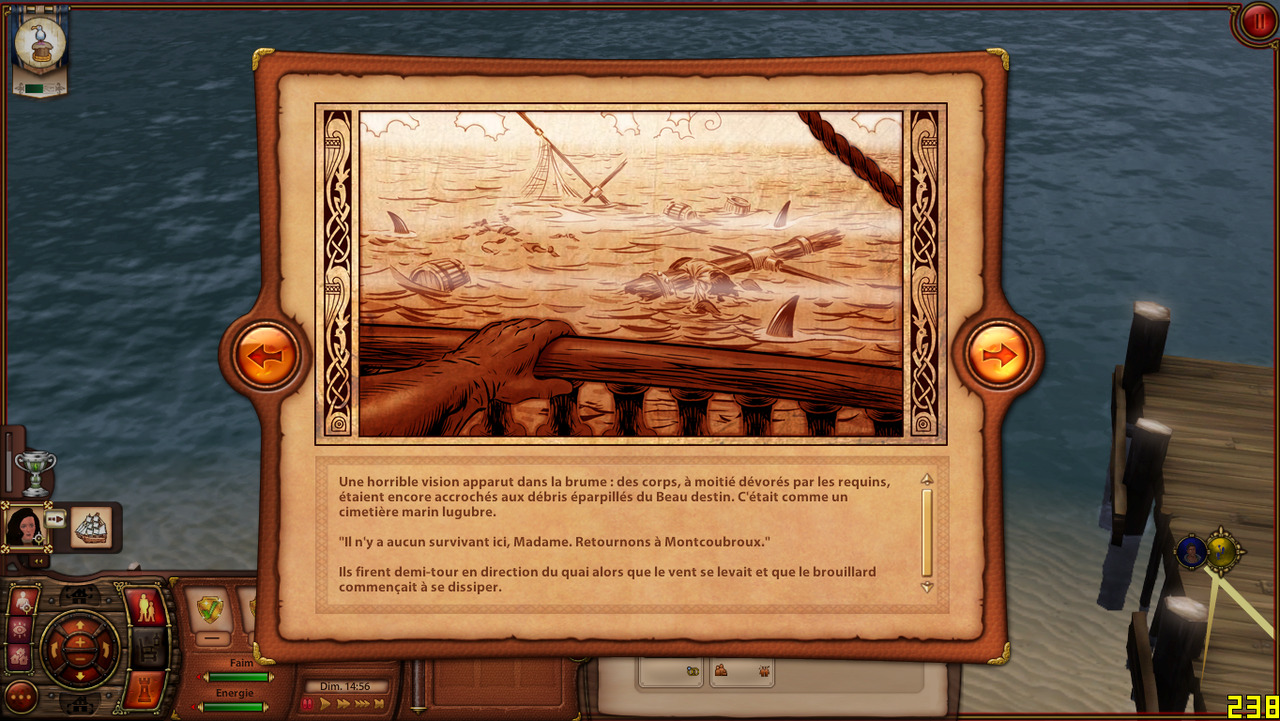Open the silver trophy achievements icon

[x=36, y=472]
